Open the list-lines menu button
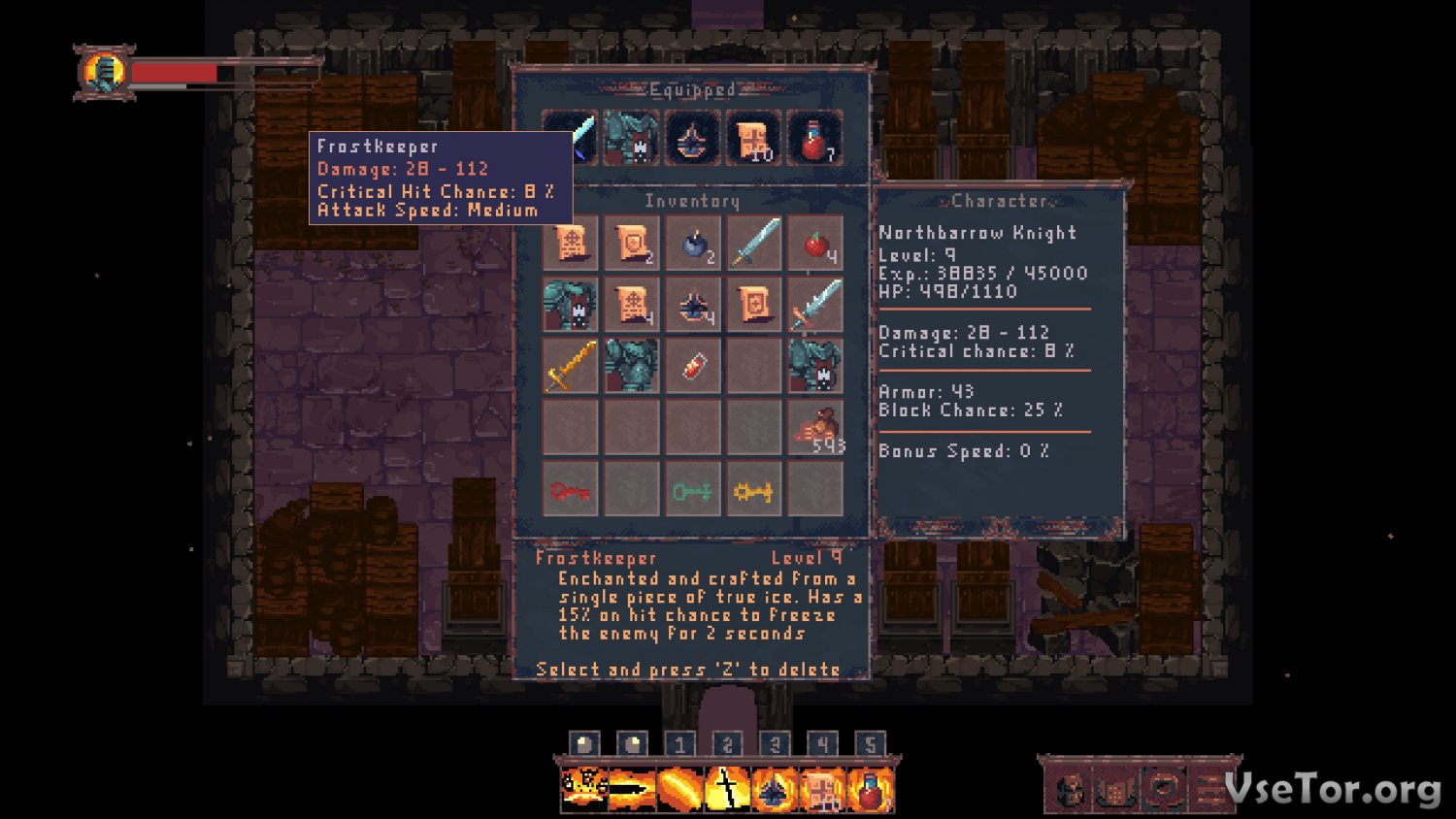The height and width of the screenshot is (819, 1456). (1209, 790)
